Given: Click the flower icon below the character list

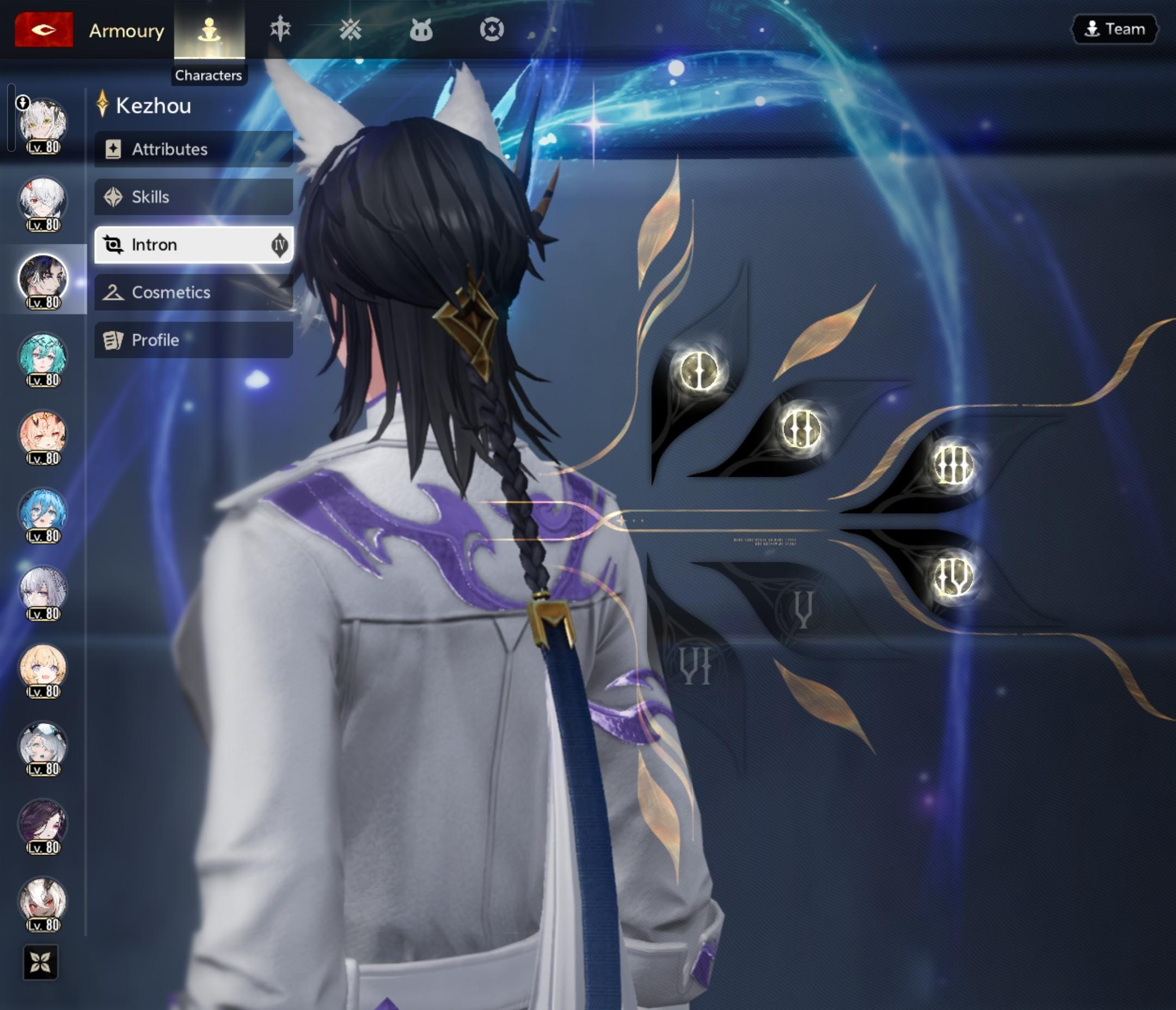Looking at the screenshot, I should point(40,962).
